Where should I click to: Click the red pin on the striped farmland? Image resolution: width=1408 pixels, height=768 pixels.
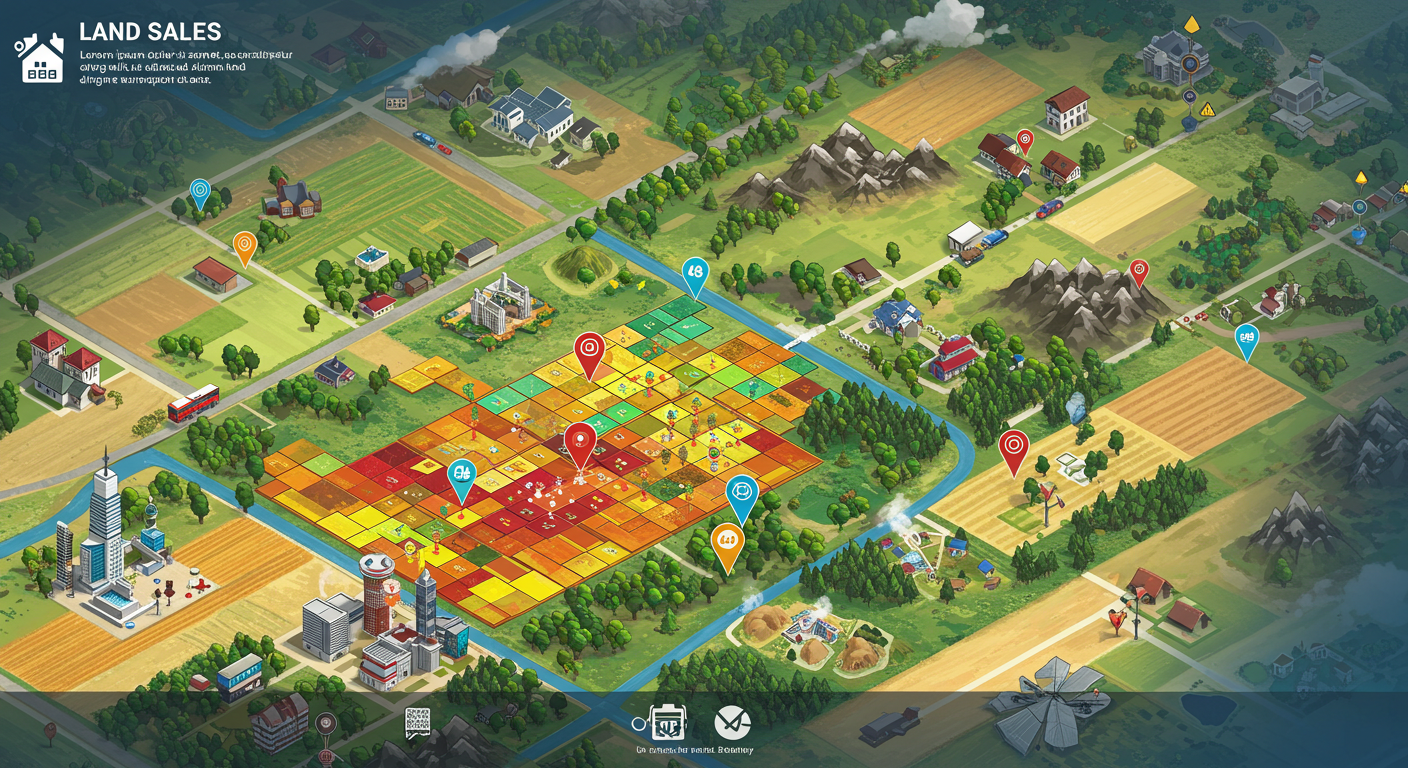pos(1013,448)
